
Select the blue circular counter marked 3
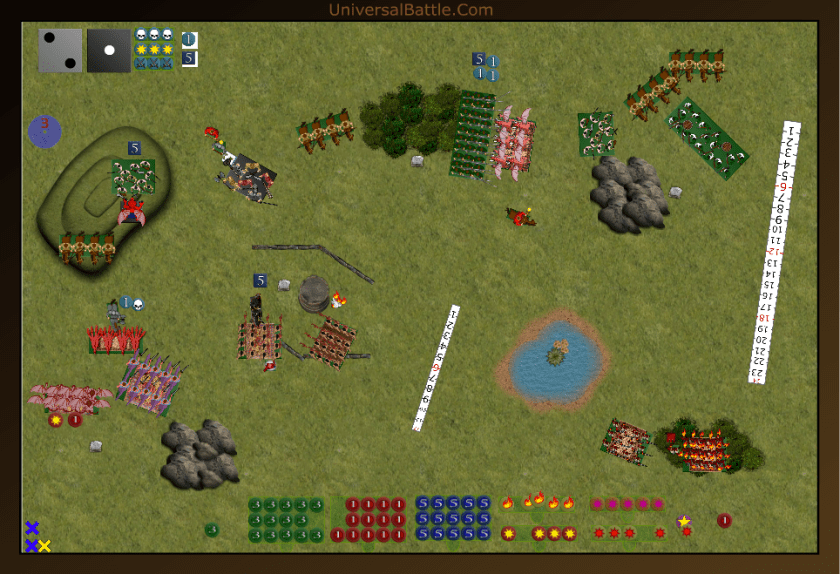45,131
